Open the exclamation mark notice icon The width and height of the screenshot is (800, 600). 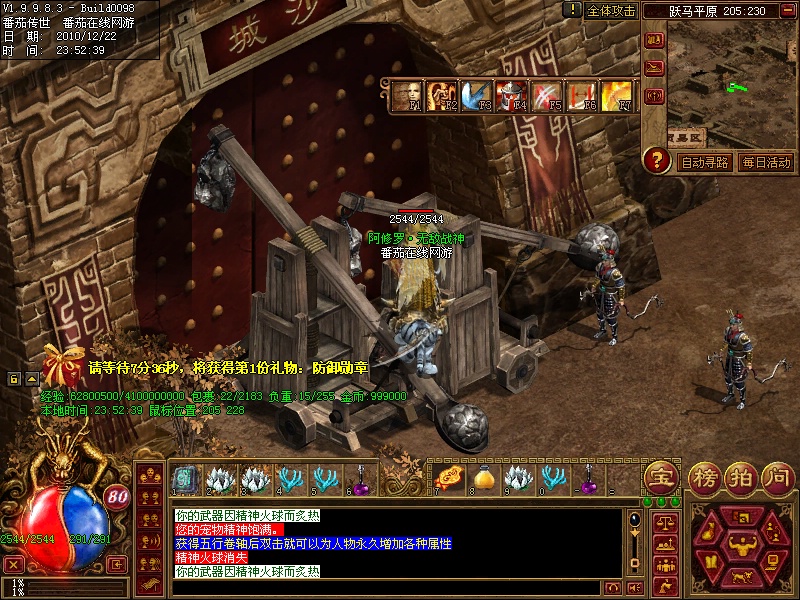[x=572, y=10]
